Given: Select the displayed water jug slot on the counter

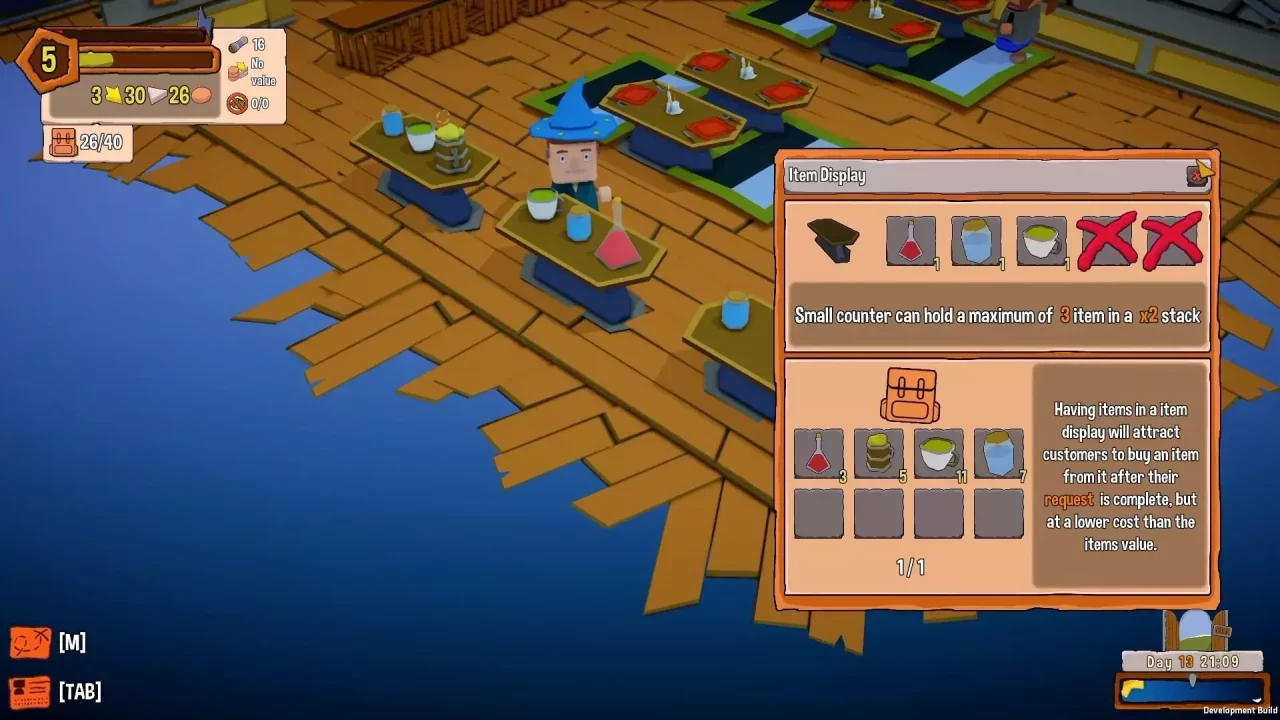Looking at the screenshot, I should 975,239.
